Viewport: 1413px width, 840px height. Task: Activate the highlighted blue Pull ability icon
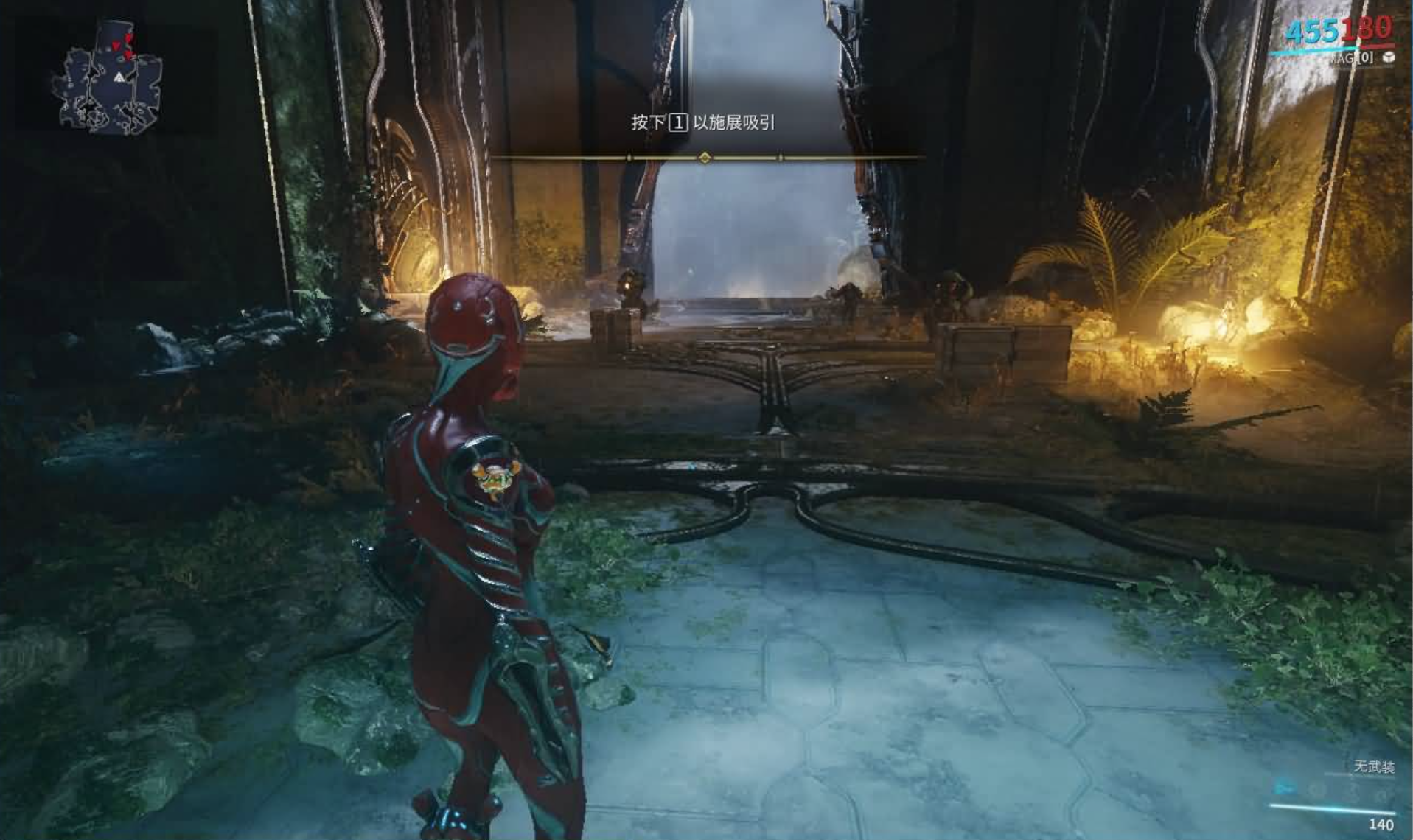[1285, 788]
